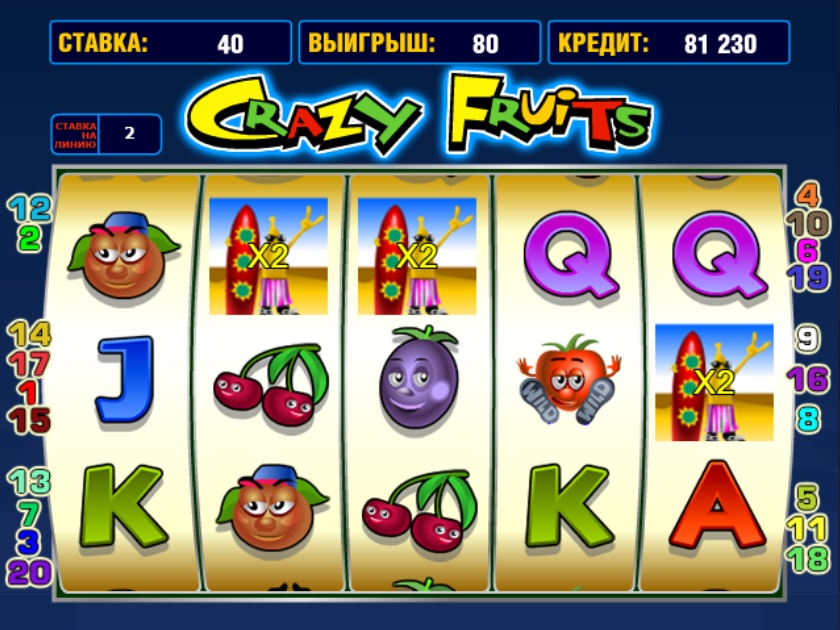Click the payline 6 marker
Screen dimensions: 840x630
[807, 250]
